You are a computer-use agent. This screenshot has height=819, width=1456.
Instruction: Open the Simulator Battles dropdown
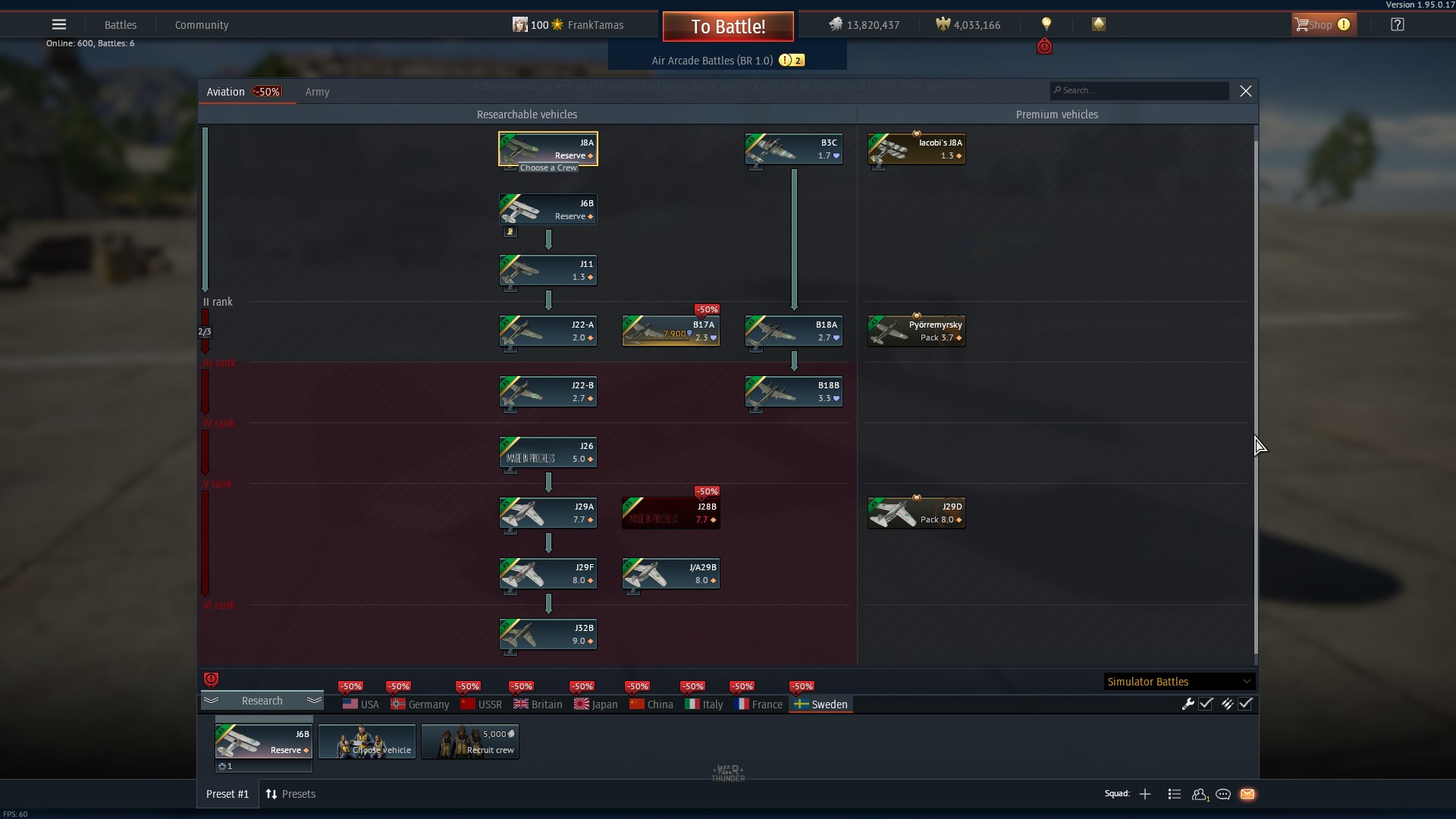click(x=1178, y=682)
